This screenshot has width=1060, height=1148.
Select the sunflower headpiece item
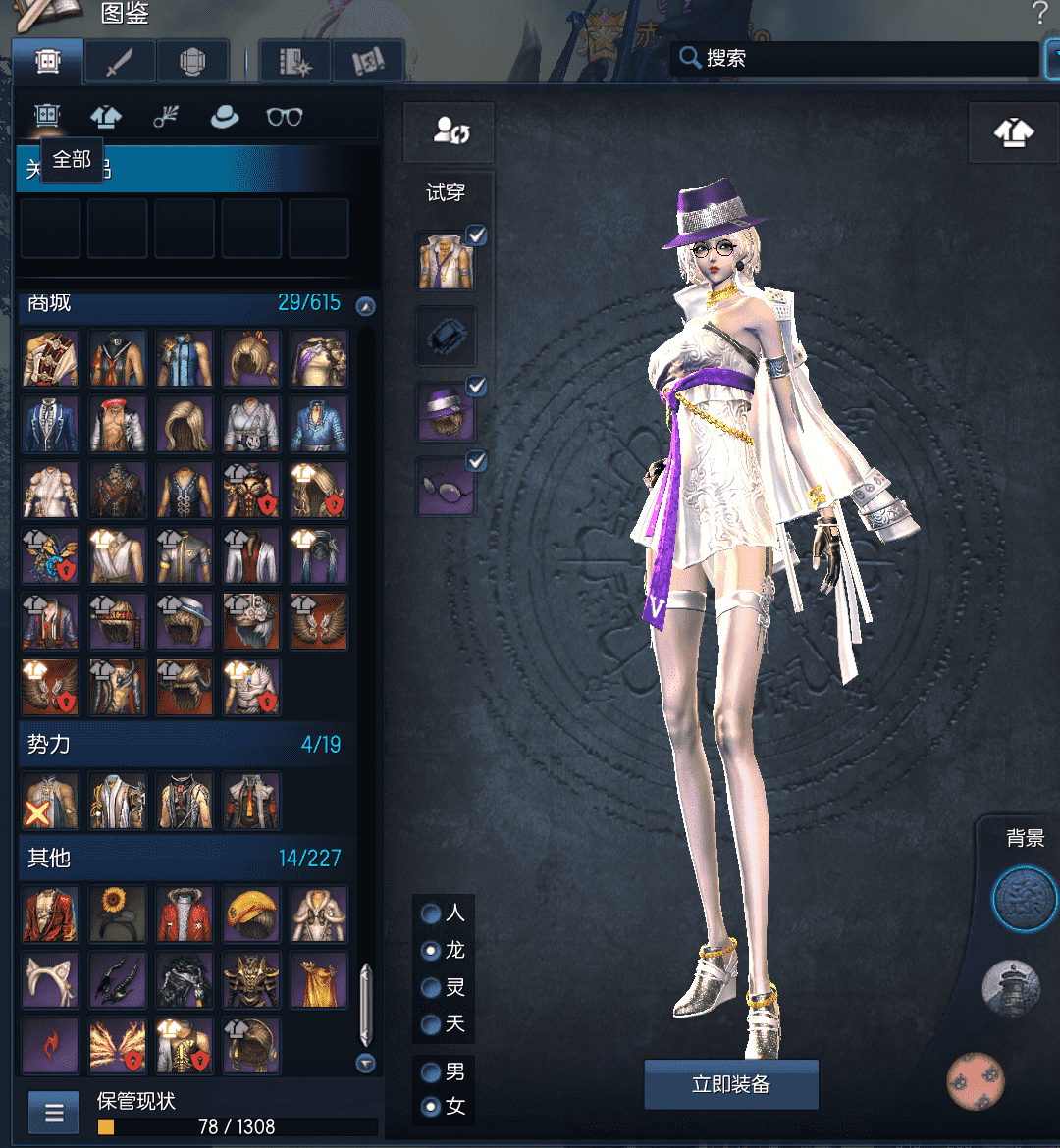pyautogui.click(x=118, y=913)
